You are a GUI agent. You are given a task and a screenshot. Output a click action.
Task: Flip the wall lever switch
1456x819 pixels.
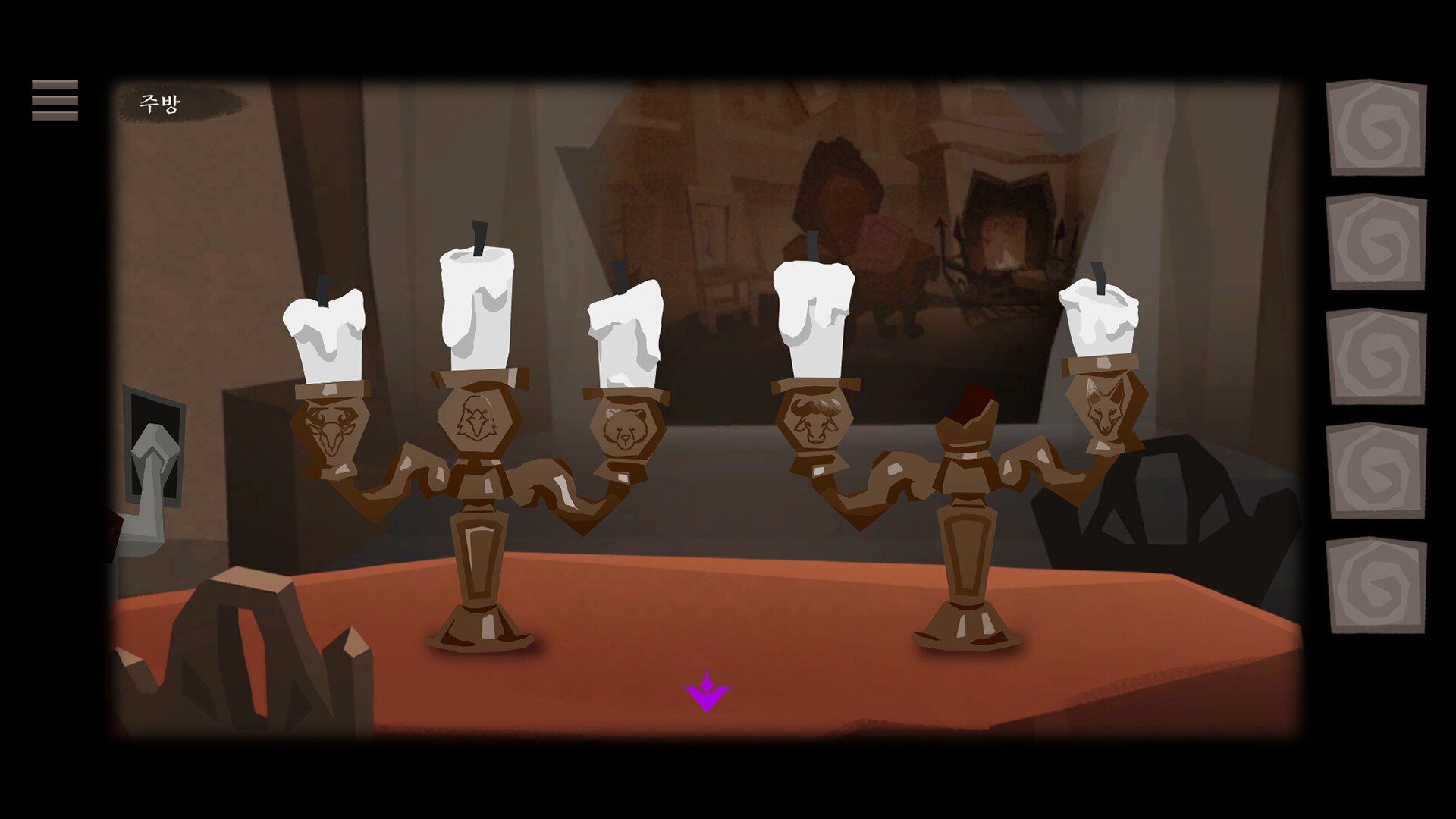(x=155, y=447)
